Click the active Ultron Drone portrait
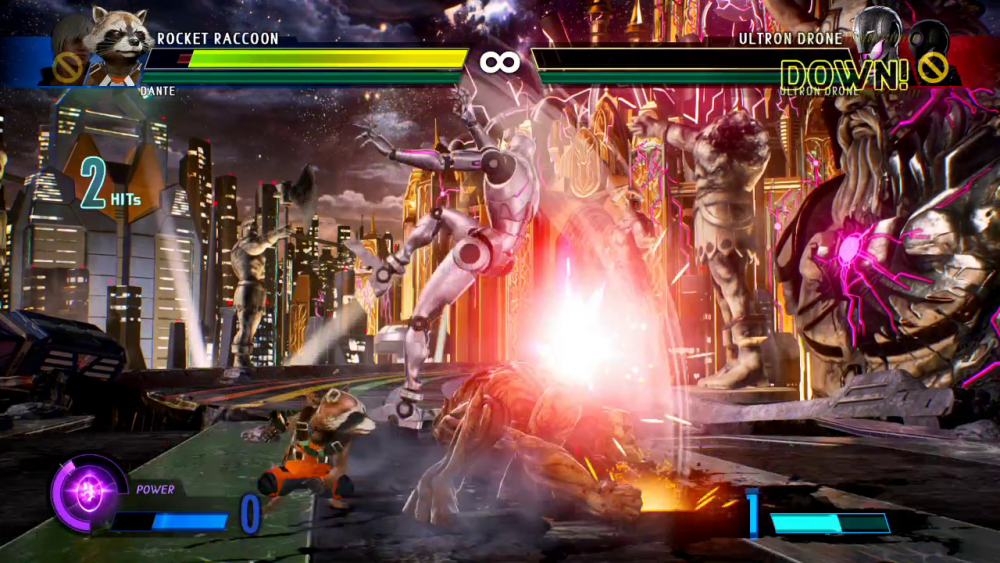Screen dimensions: 1000x563 tap(876, 36)
